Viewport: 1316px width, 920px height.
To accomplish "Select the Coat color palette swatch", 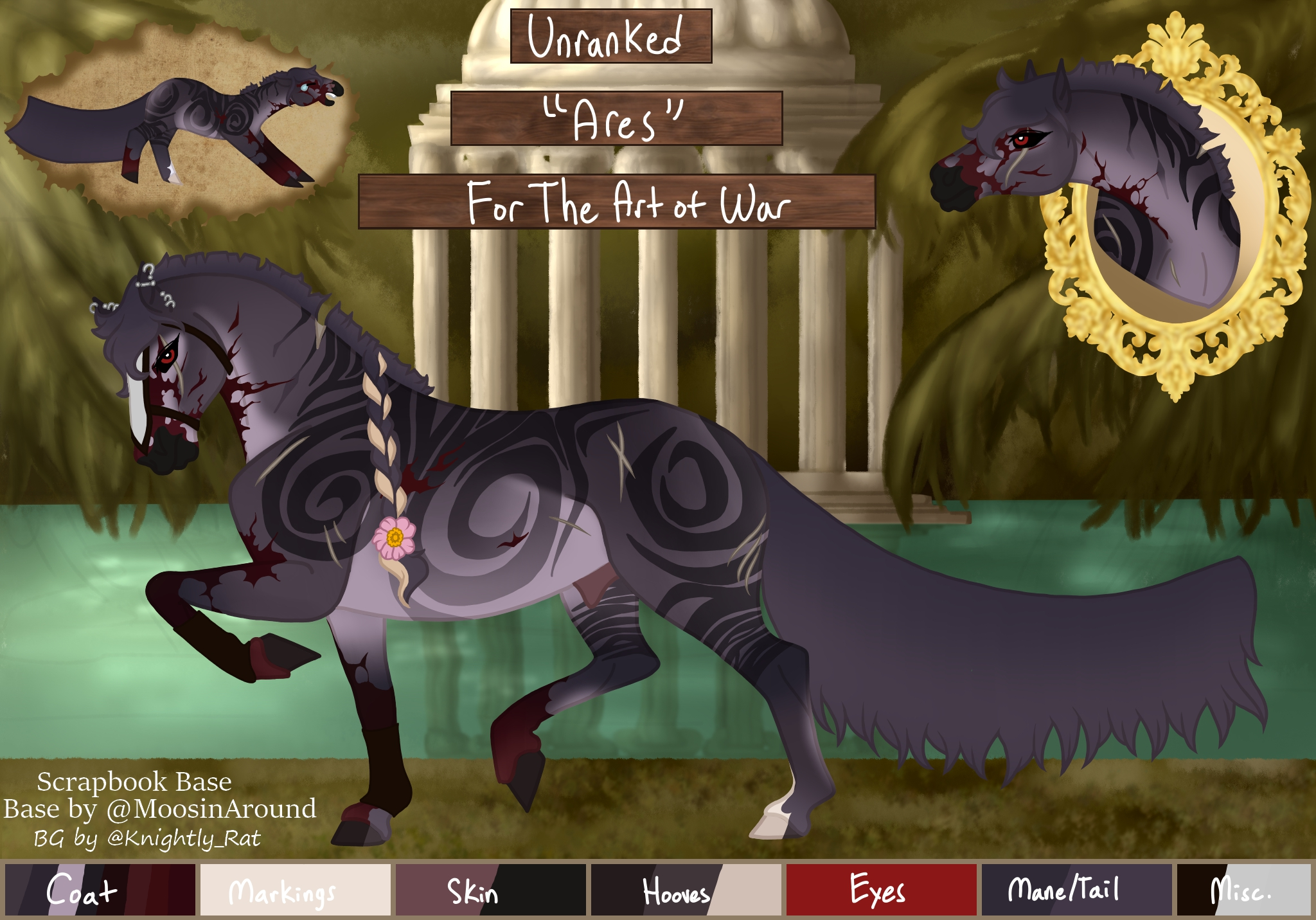I will click(100, 890).
